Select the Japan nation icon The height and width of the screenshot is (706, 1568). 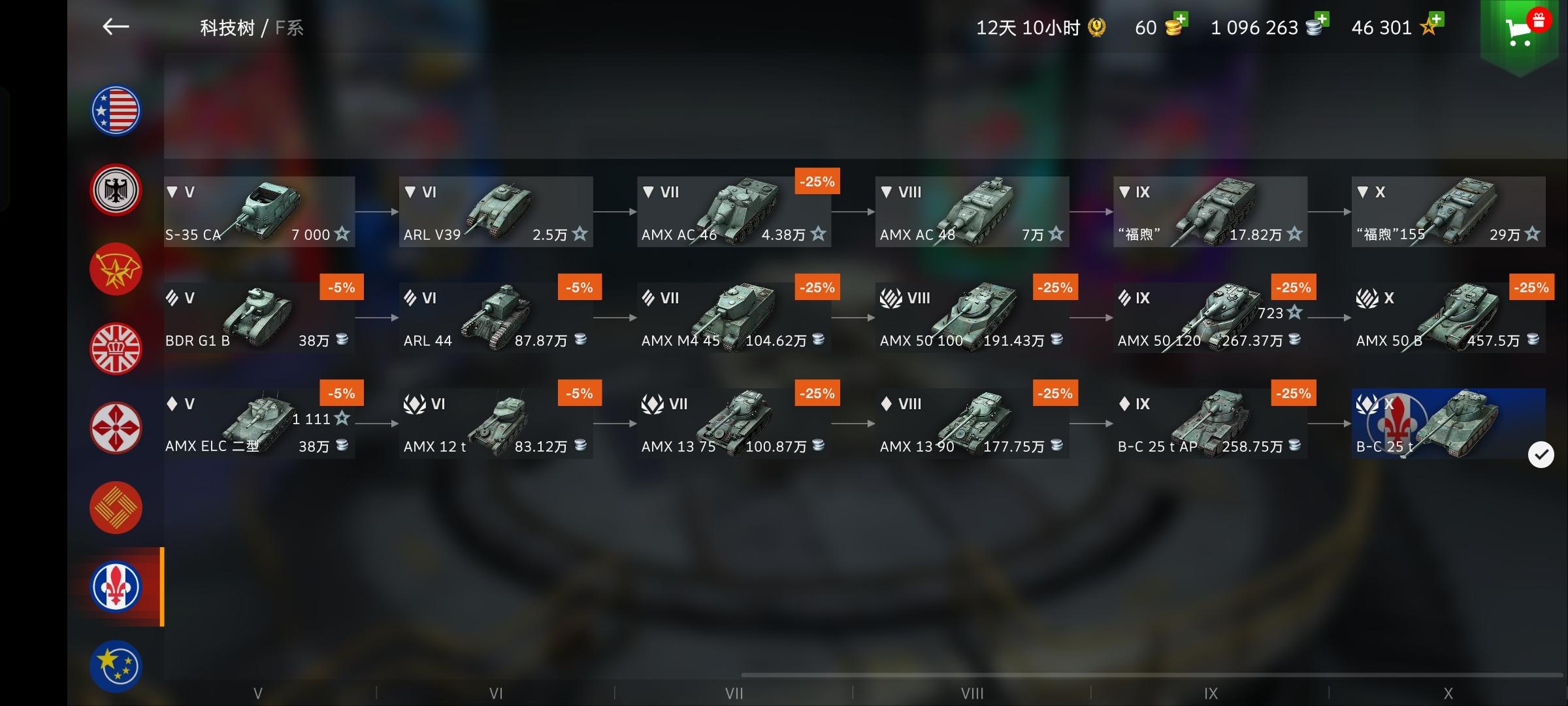coord(115,428)
